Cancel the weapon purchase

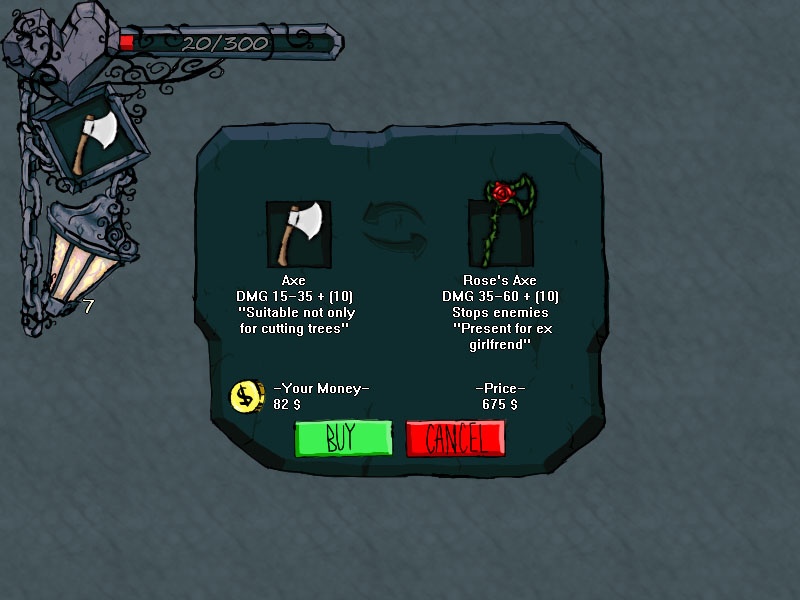tap(455, 438)
